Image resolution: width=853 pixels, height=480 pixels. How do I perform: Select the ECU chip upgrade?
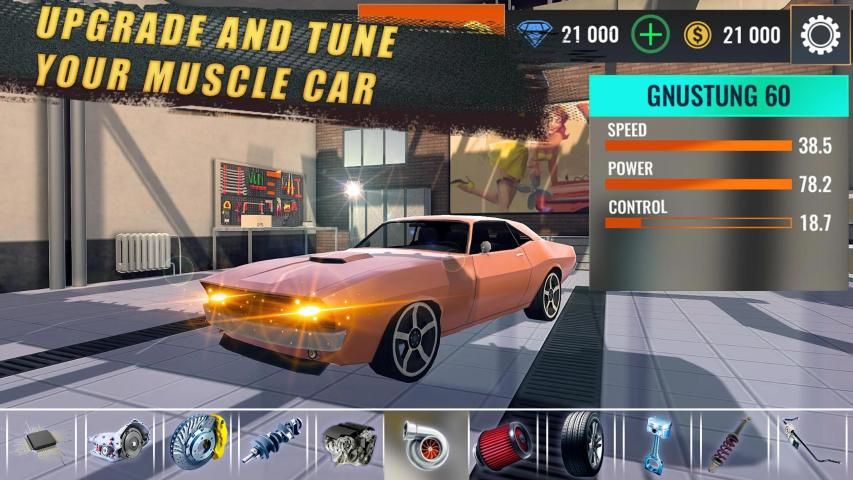[40, 443]
